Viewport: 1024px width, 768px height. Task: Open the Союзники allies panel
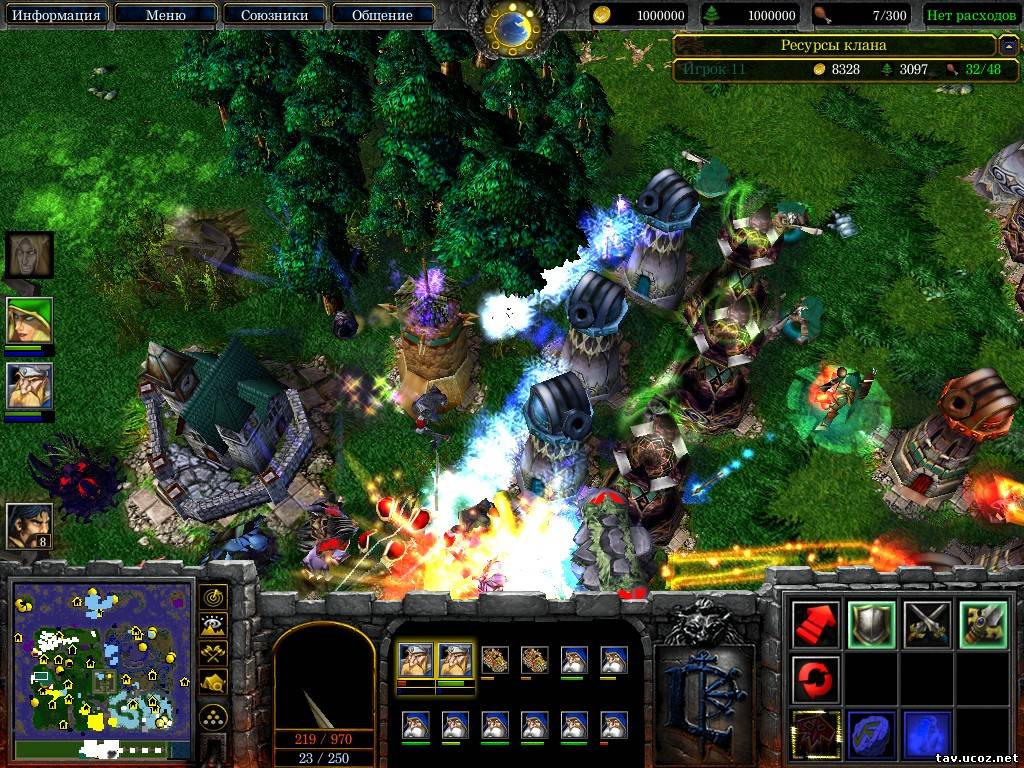click(x=273, y=15)
